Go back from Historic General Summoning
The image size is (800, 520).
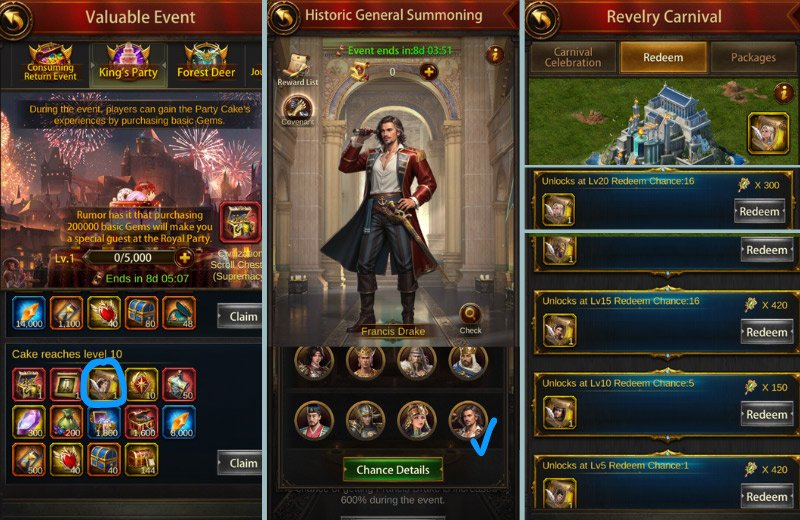(285, 17)
